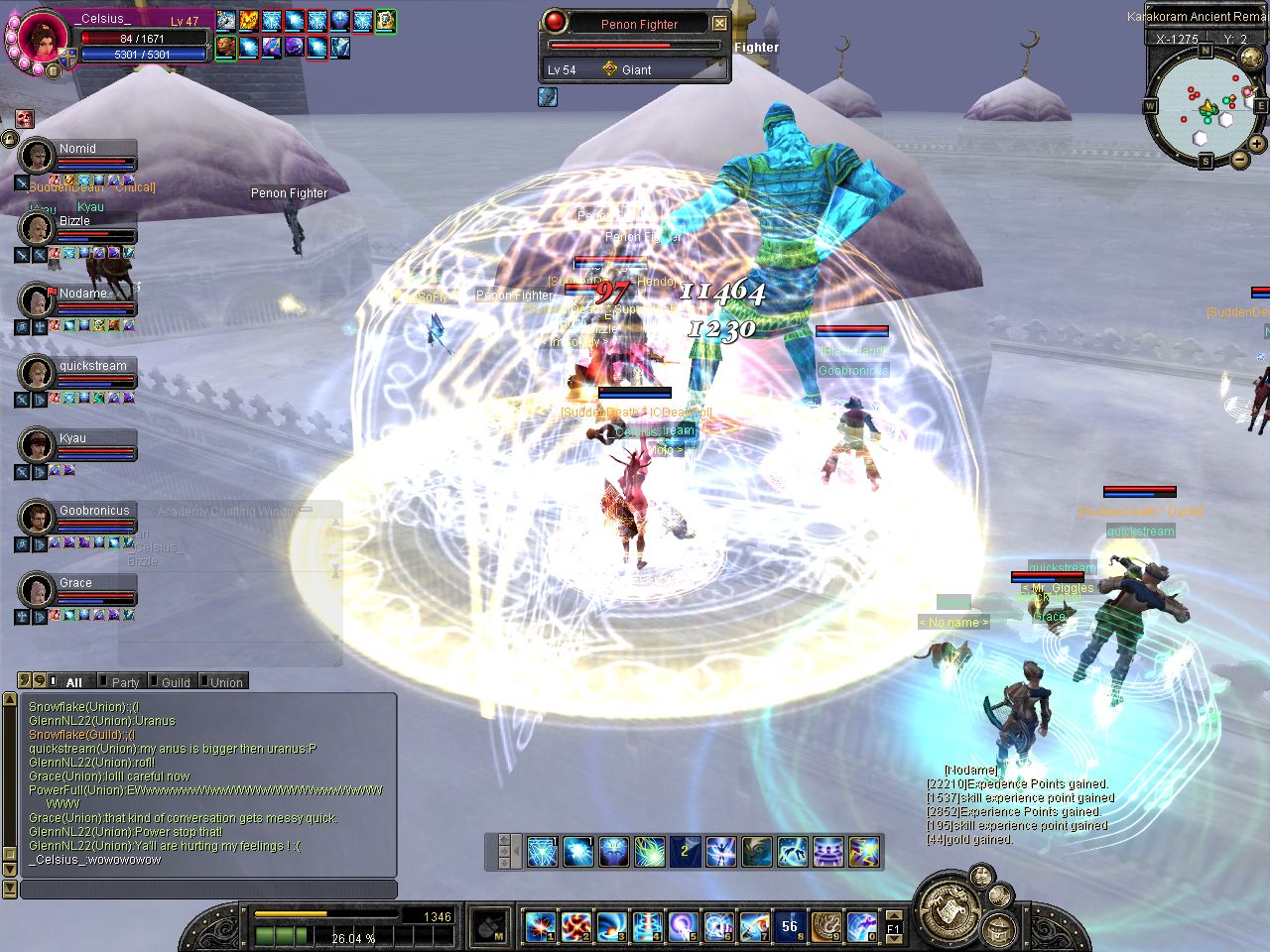The width and height of the screenshot is (1270, 952).
Task: Target party member Nodame in party list
Action: [x=37, y=300]
